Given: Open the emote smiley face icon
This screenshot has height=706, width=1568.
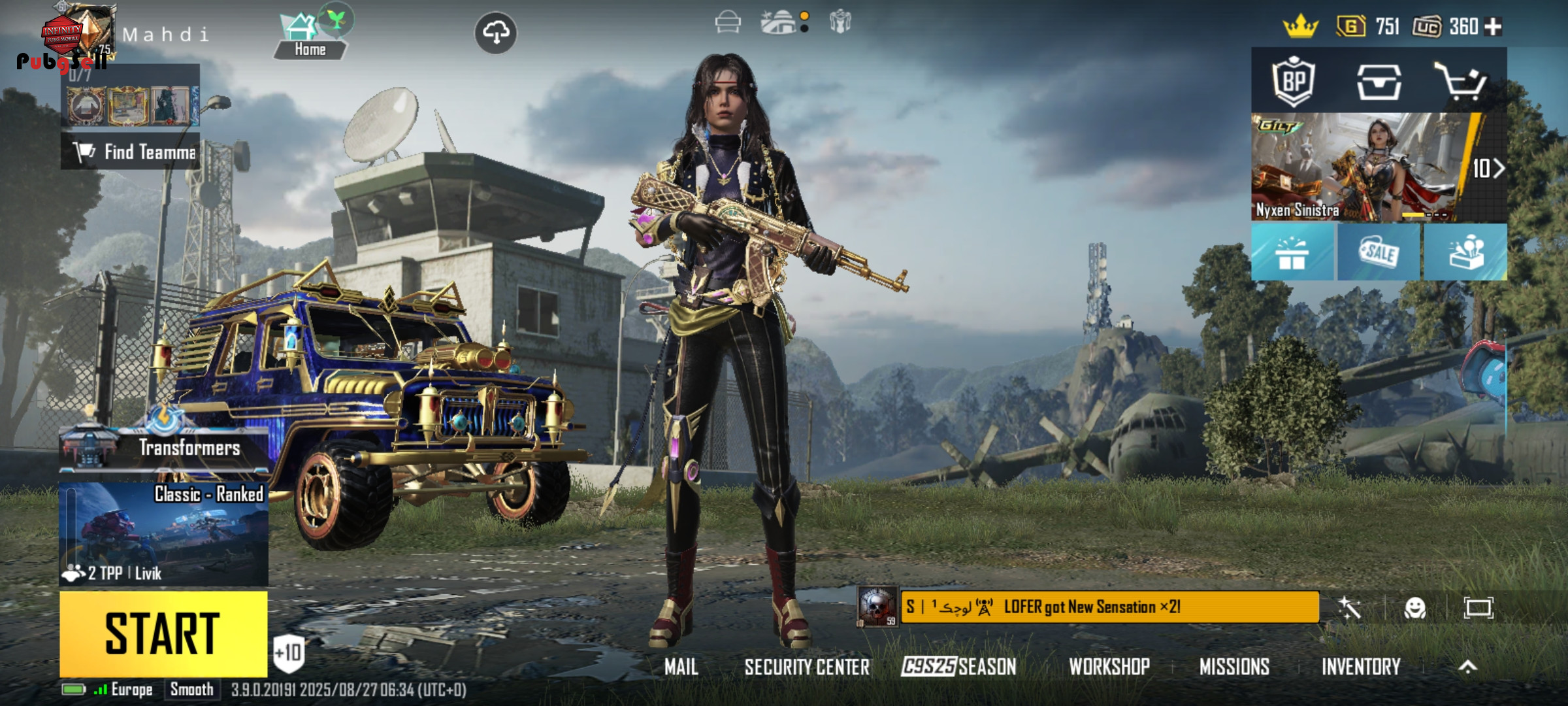Looking at the screenshot, I should point(1414,609).
